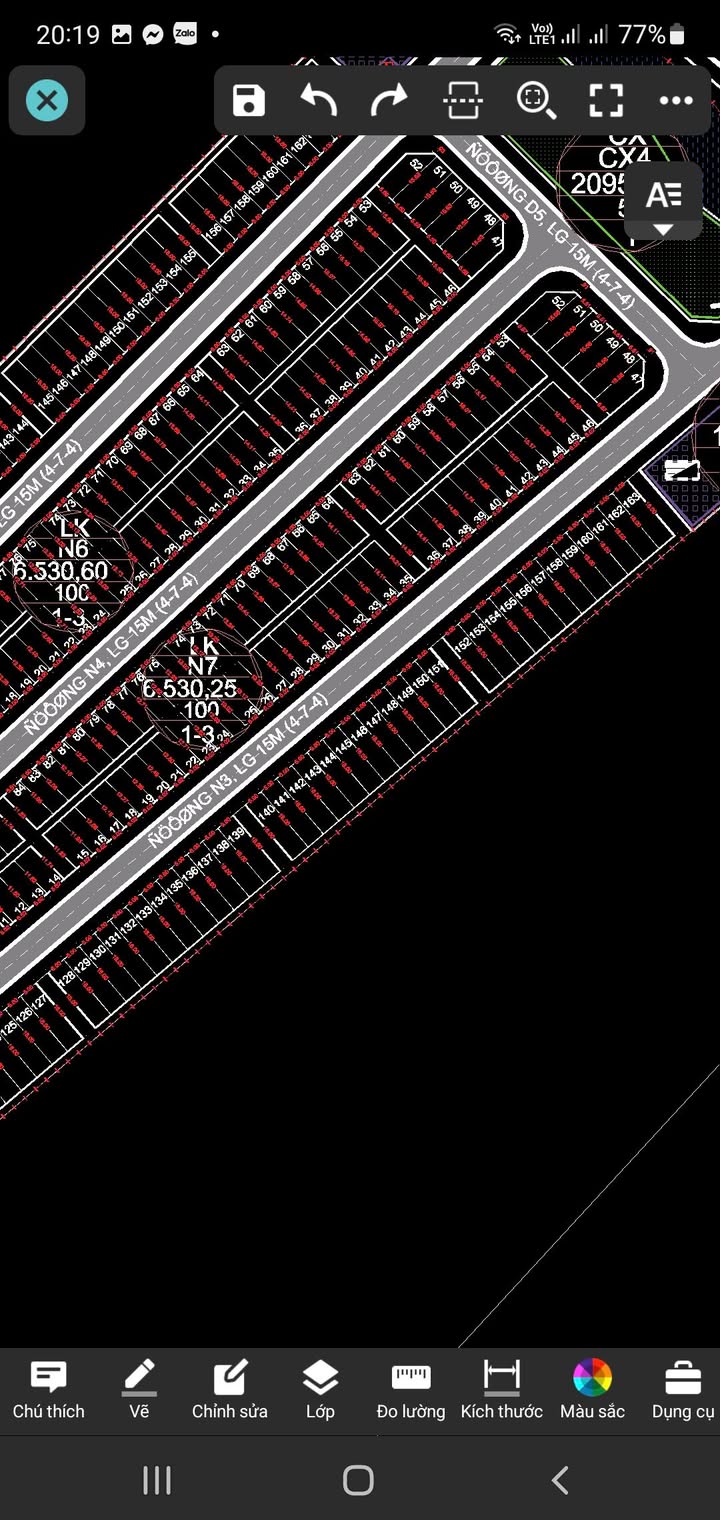
Task: Tap the Android home navigation button
Action: click(x=358, y=1480)
